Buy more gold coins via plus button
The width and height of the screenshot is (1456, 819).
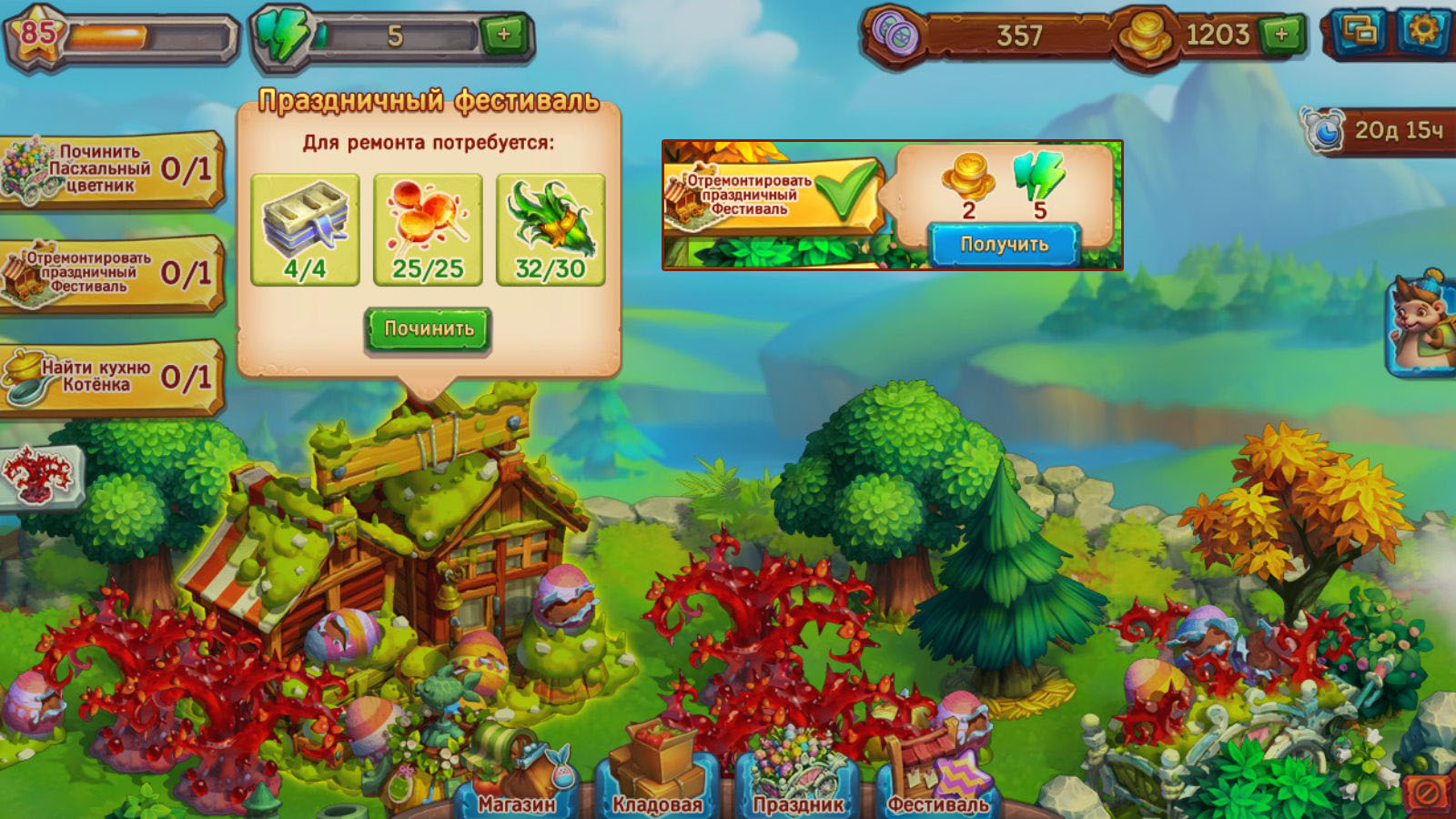(x=1281, y=35)
